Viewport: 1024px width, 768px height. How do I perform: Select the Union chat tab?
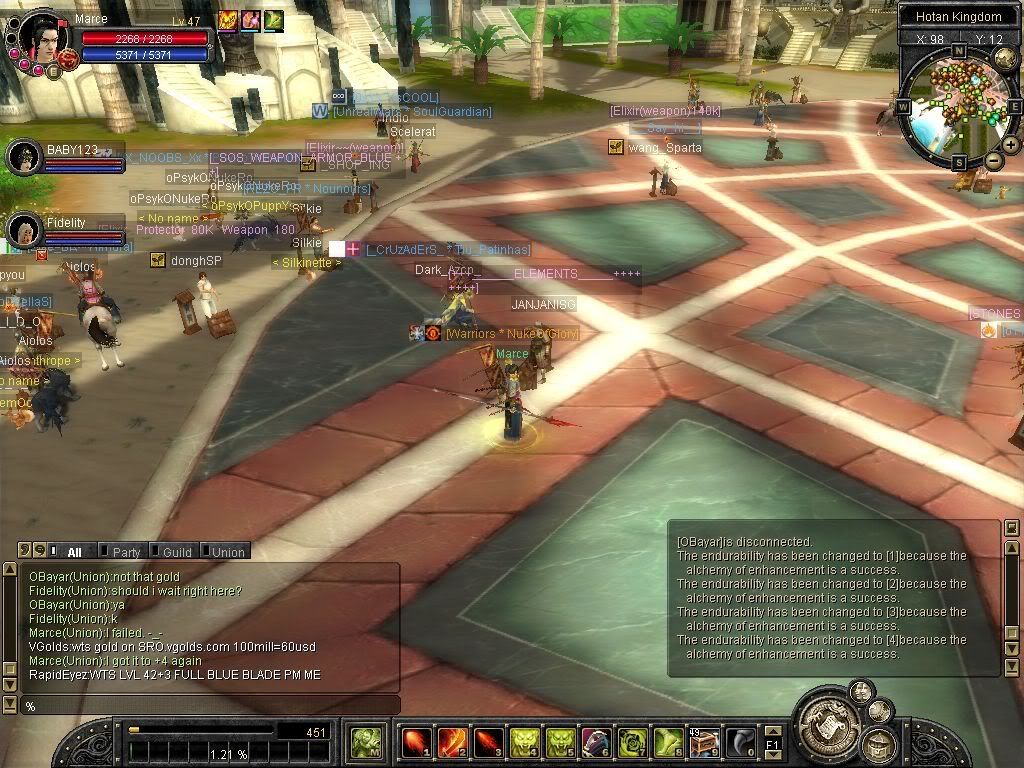click(227, 552)
